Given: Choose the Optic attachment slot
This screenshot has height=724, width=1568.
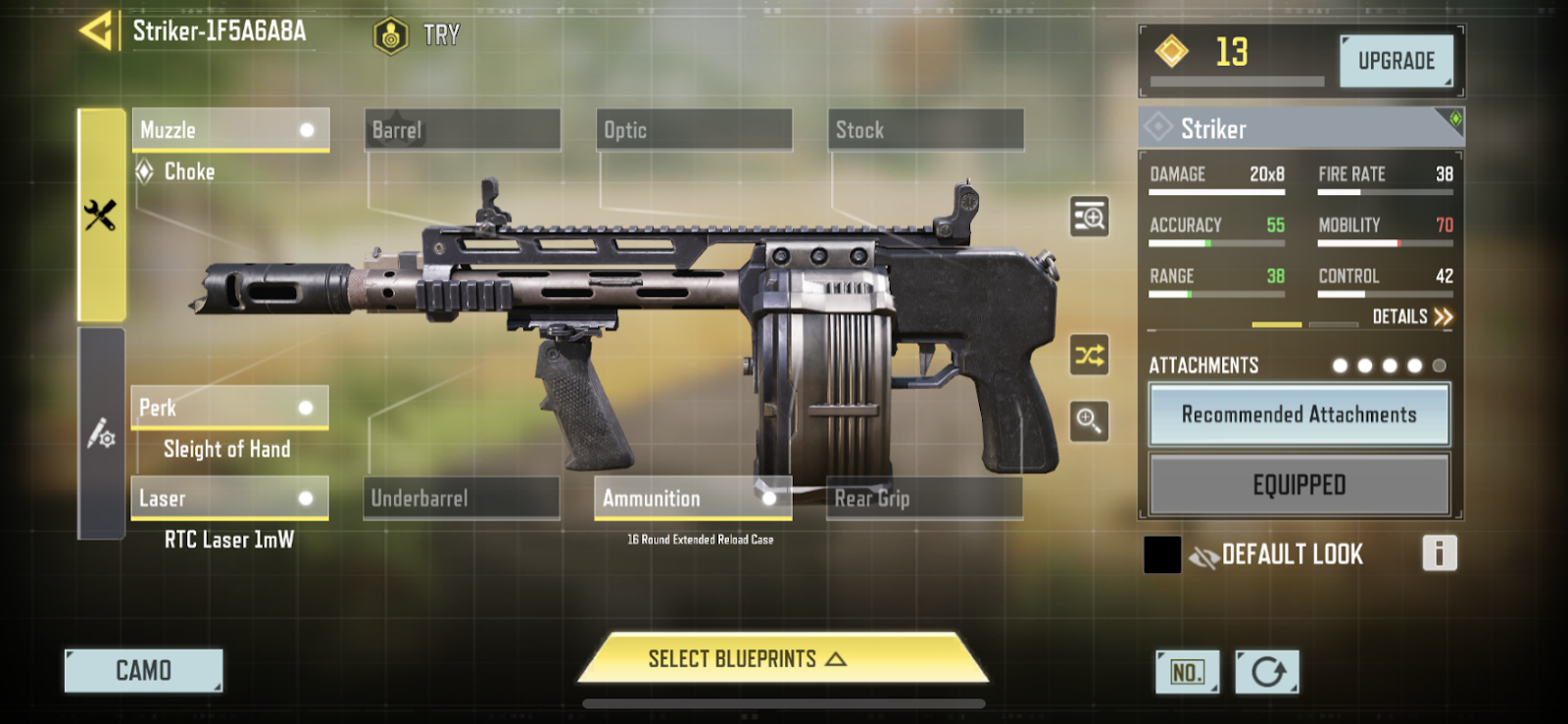Looking at the screenshot, I should (x=694, y=130).
